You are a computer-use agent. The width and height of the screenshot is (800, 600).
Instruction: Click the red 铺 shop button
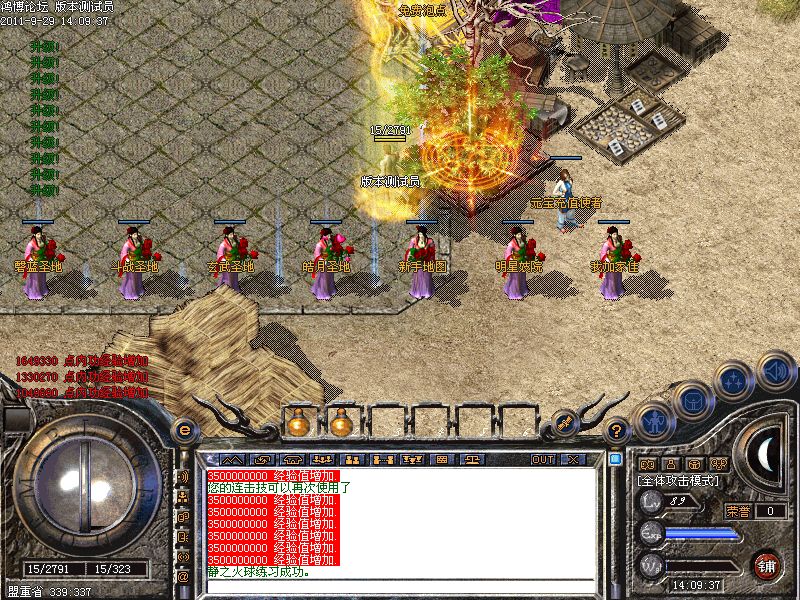[768, 565]
